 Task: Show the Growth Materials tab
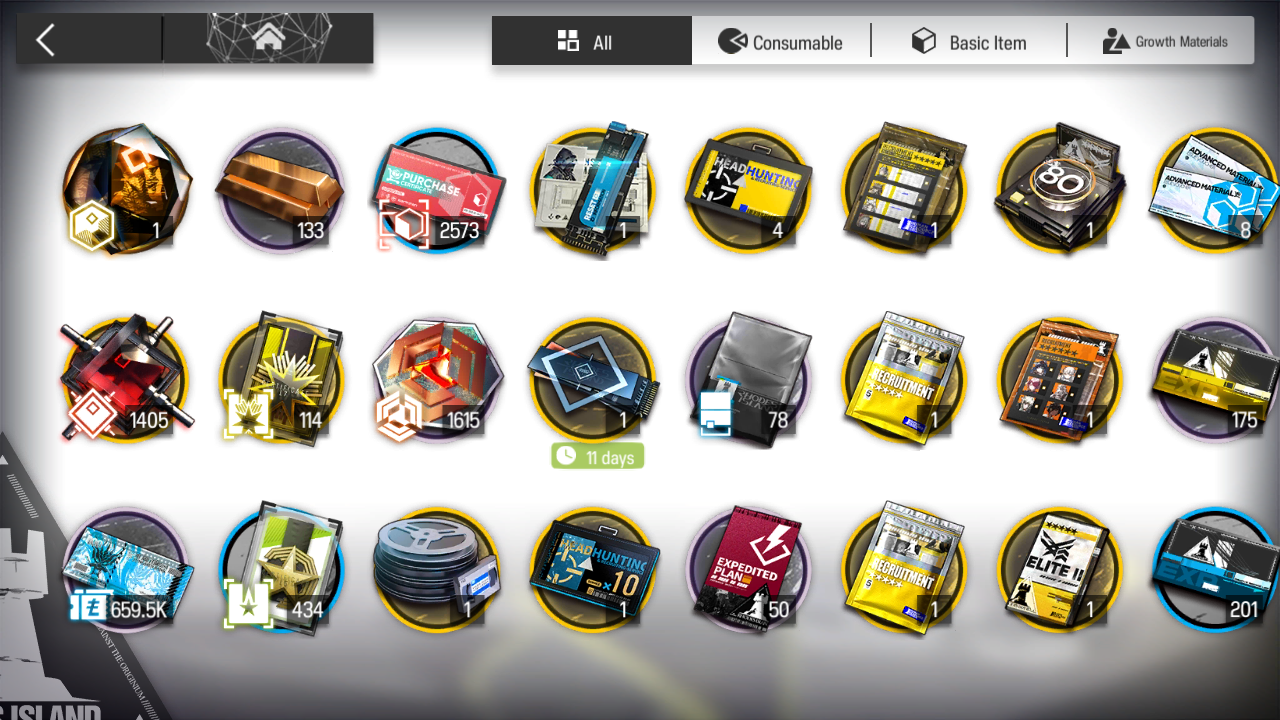1164,42
